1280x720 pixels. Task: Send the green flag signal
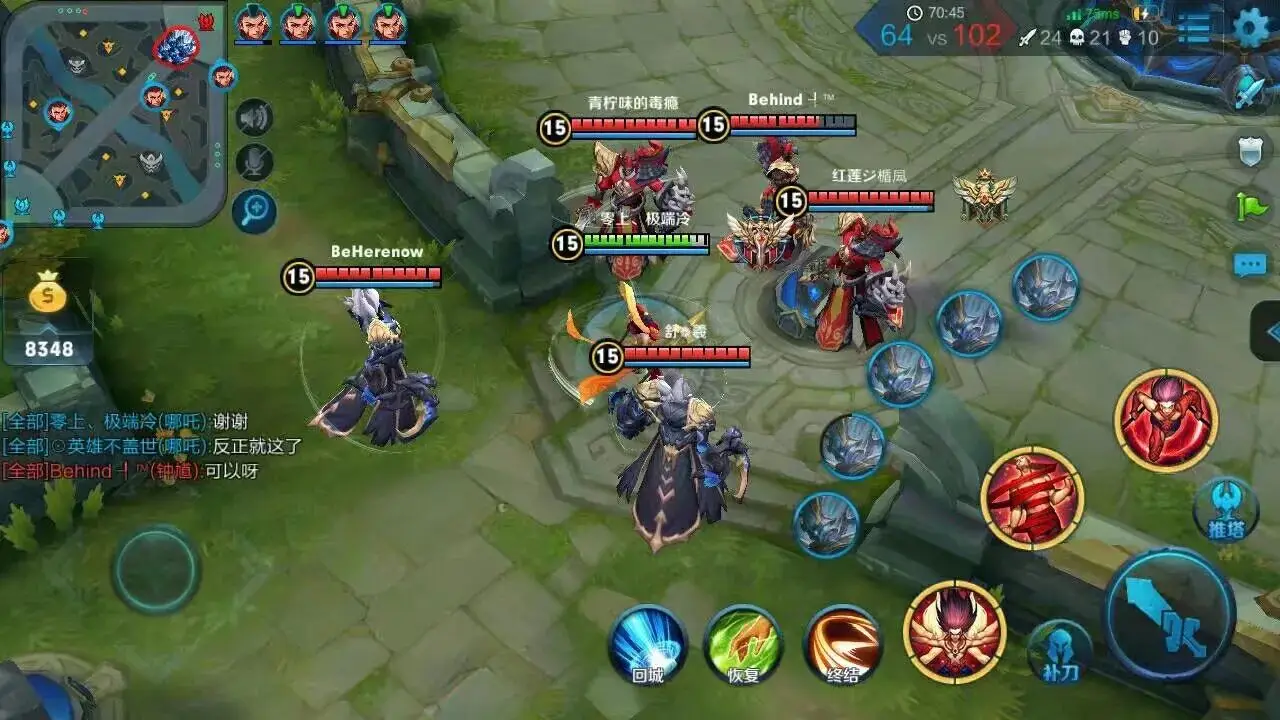pos(1250,207)
